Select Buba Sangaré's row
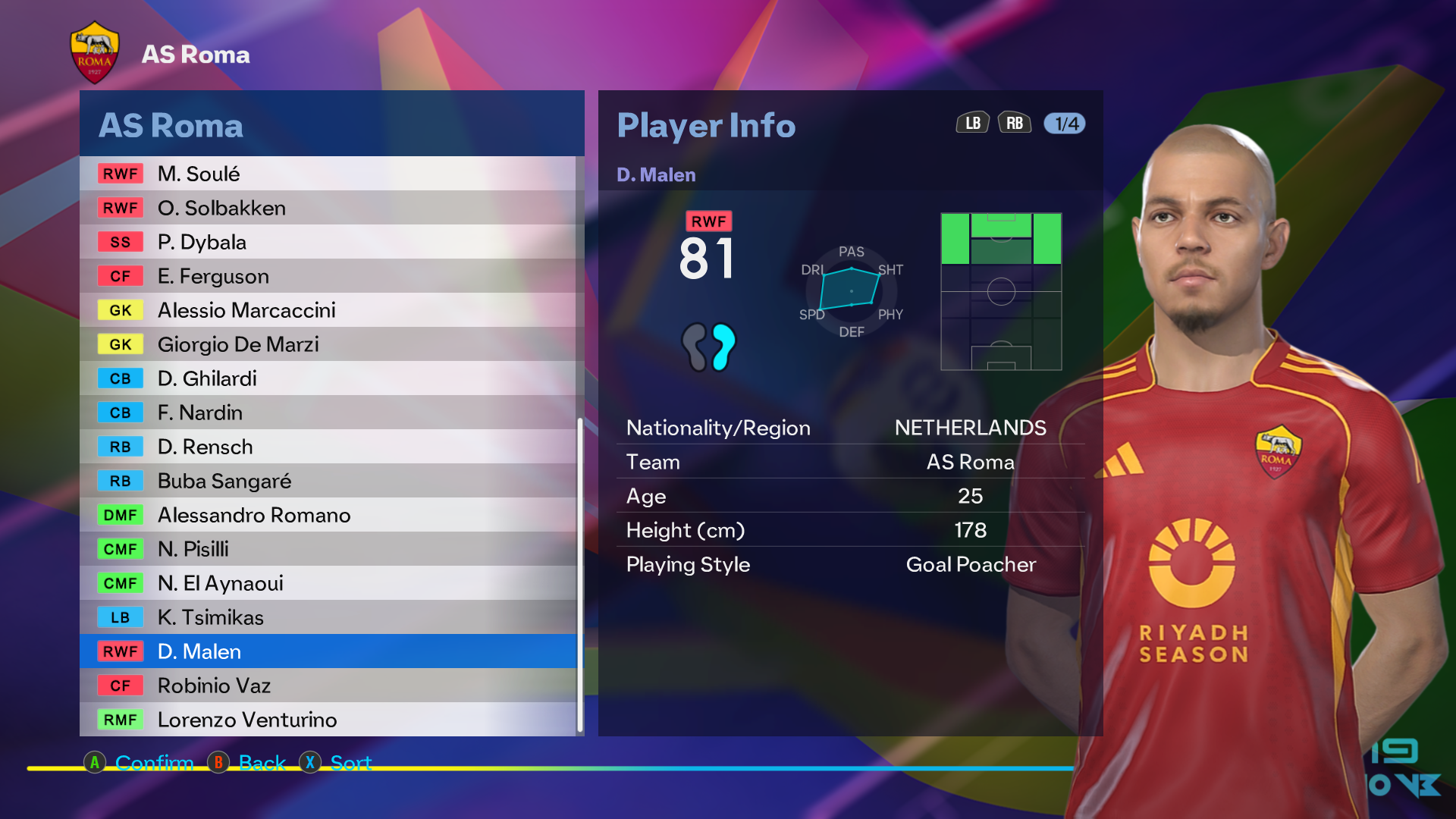Viewport: 1456px width, 819px height. pos(328,481)
